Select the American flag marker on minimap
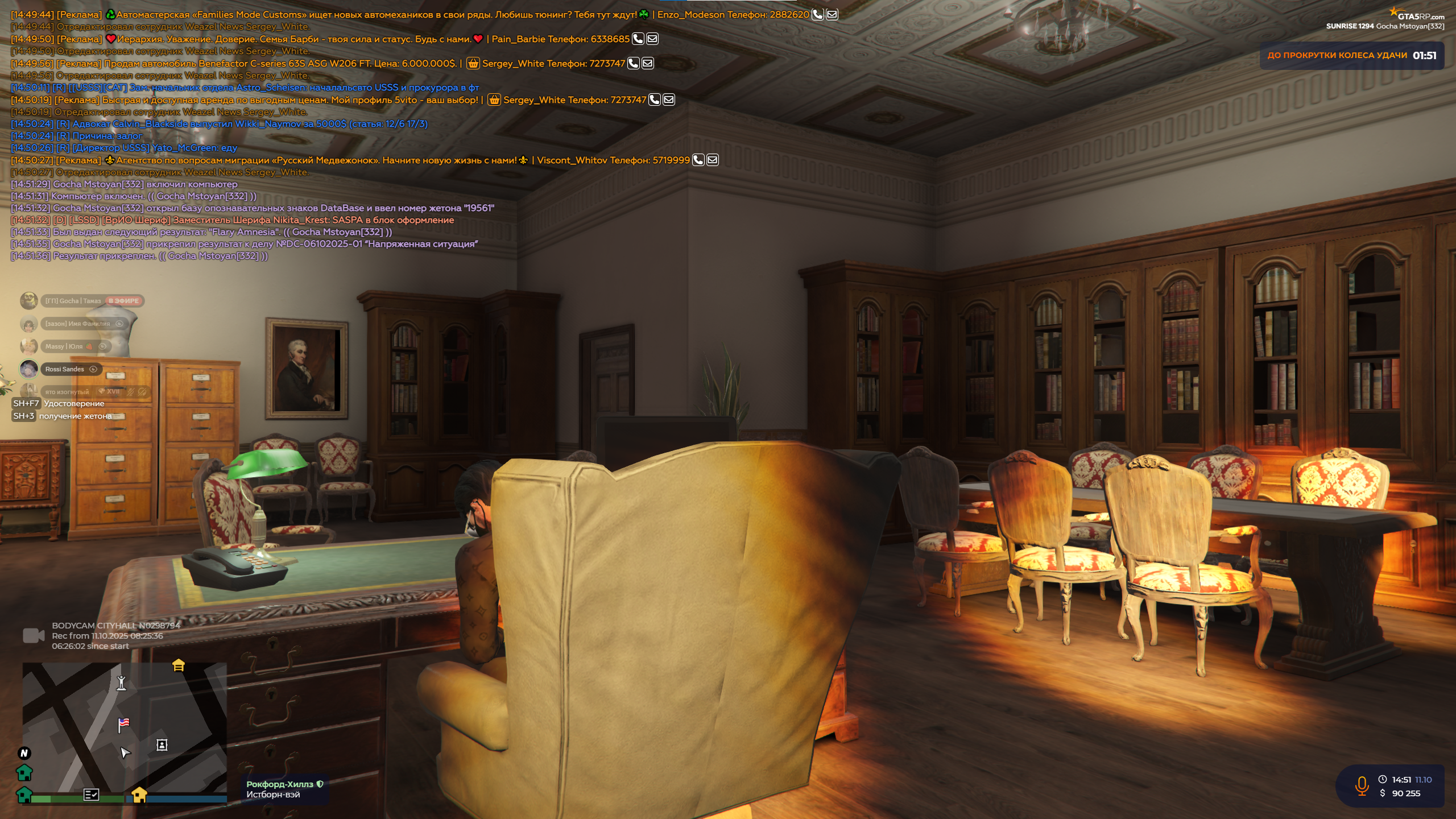This screenshot has width=1456, height=819. coord(123,724)
